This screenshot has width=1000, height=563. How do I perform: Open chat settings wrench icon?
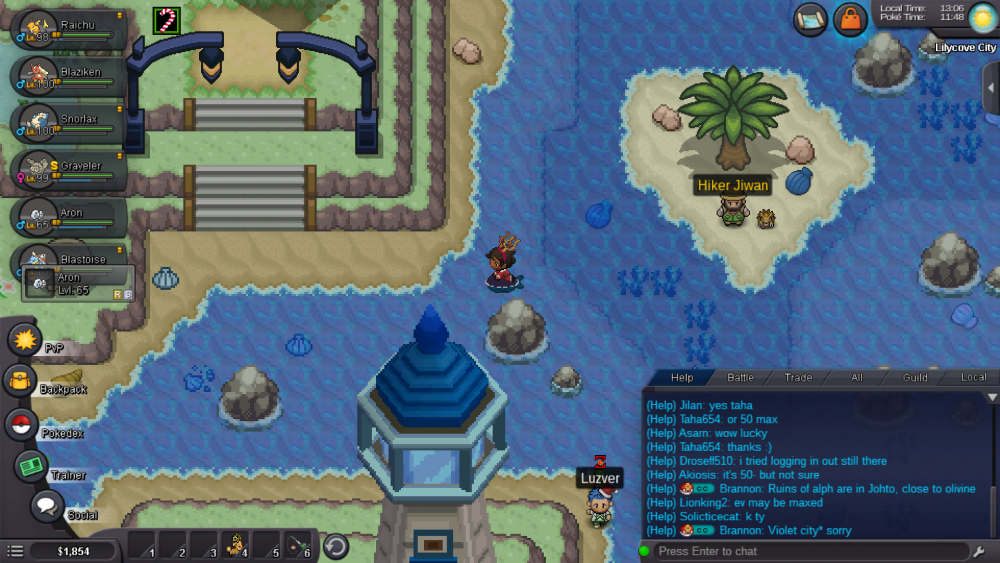979,551
